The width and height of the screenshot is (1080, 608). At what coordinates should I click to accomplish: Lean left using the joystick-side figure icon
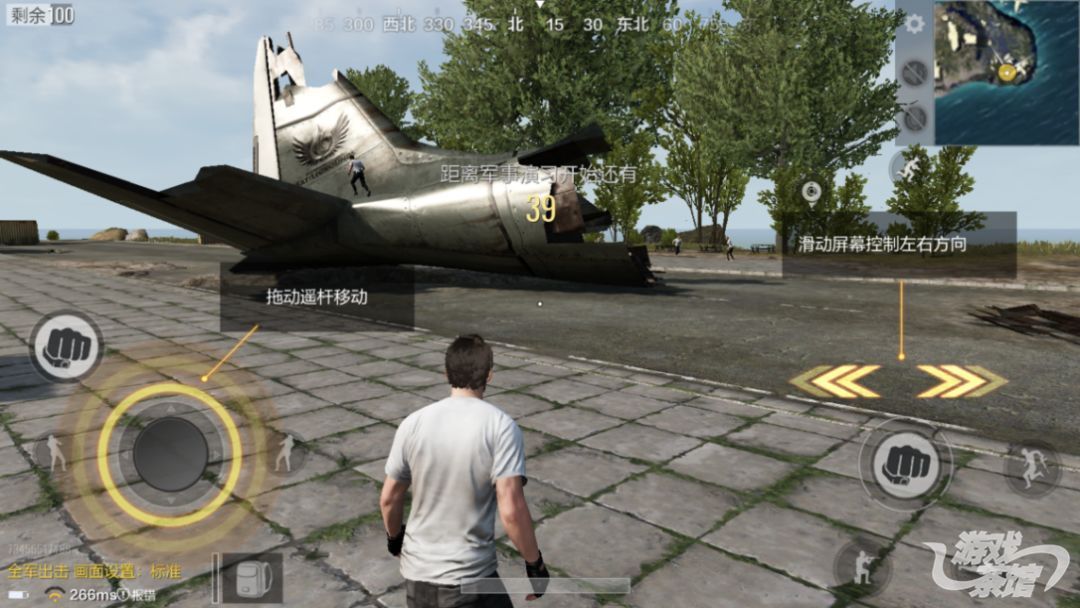point(53,453)
